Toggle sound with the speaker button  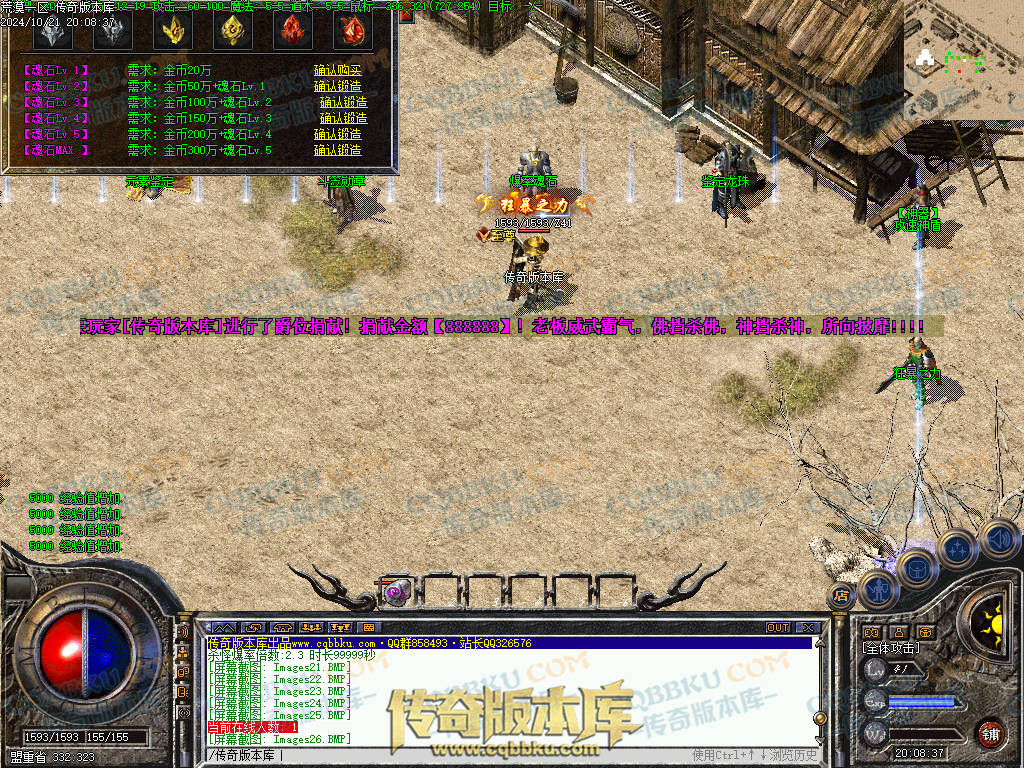click(997, 539)
